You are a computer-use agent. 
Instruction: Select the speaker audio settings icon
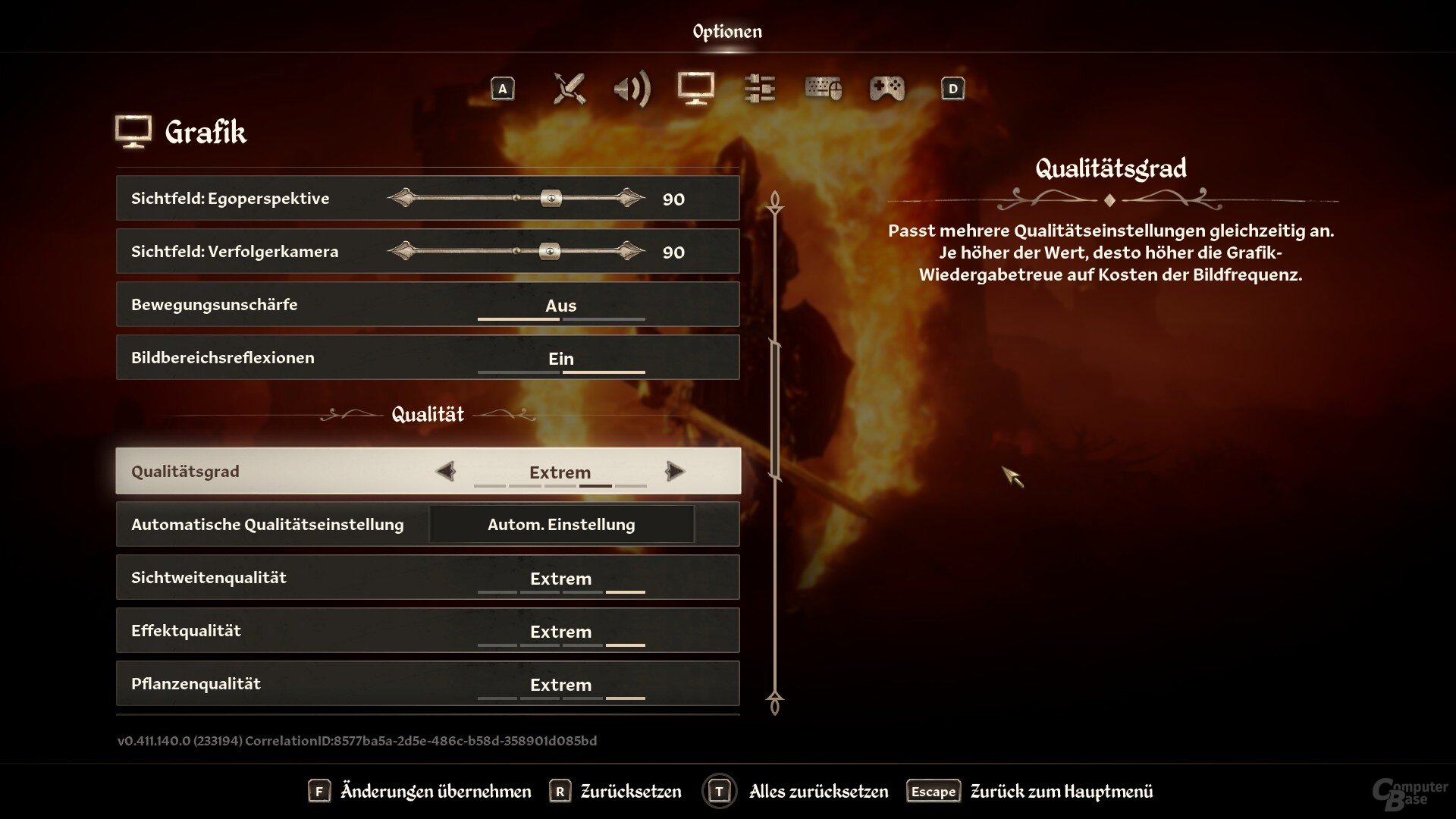pos(634,89)
